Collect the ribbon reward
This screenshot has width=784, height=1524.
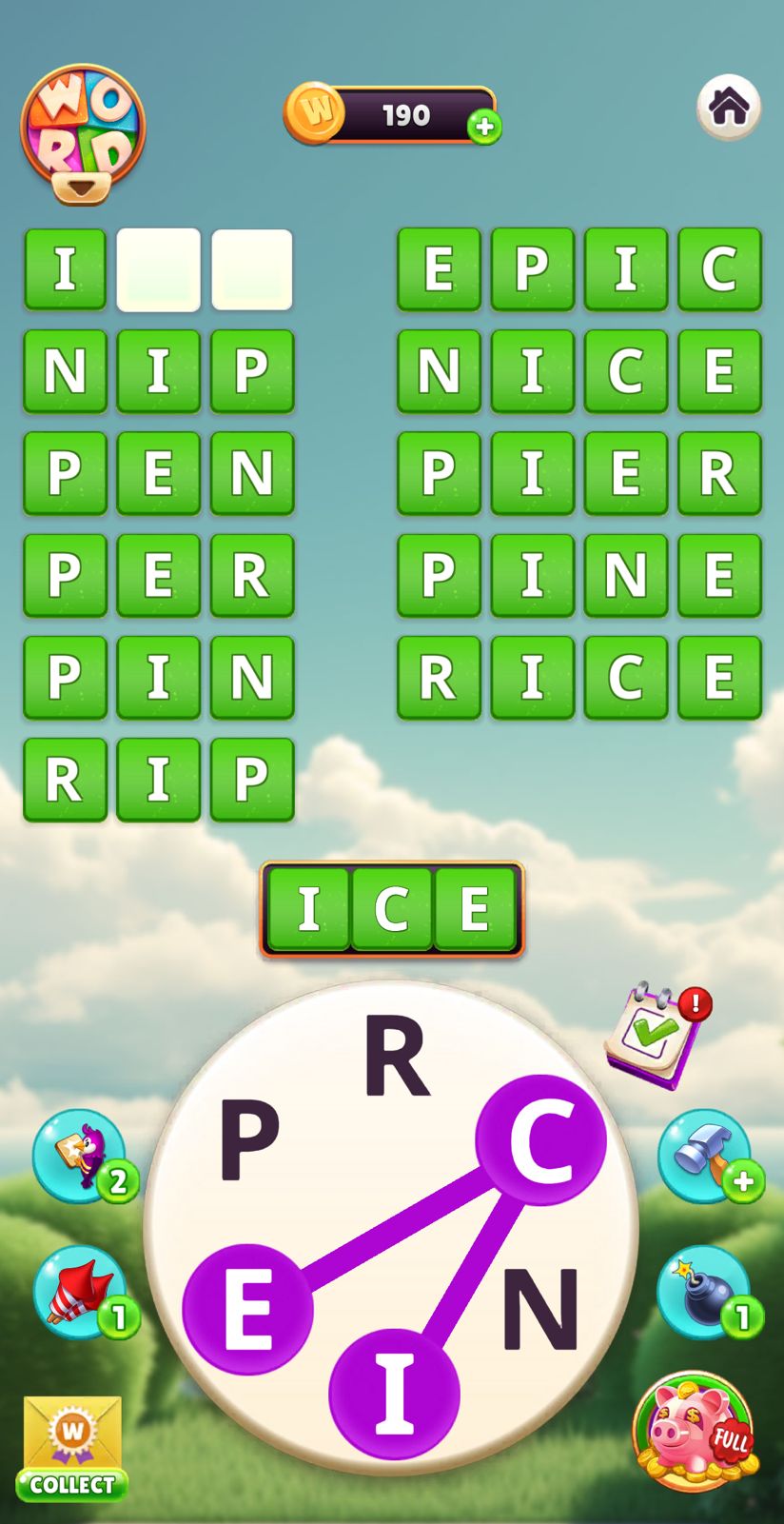click(72, 1447)
